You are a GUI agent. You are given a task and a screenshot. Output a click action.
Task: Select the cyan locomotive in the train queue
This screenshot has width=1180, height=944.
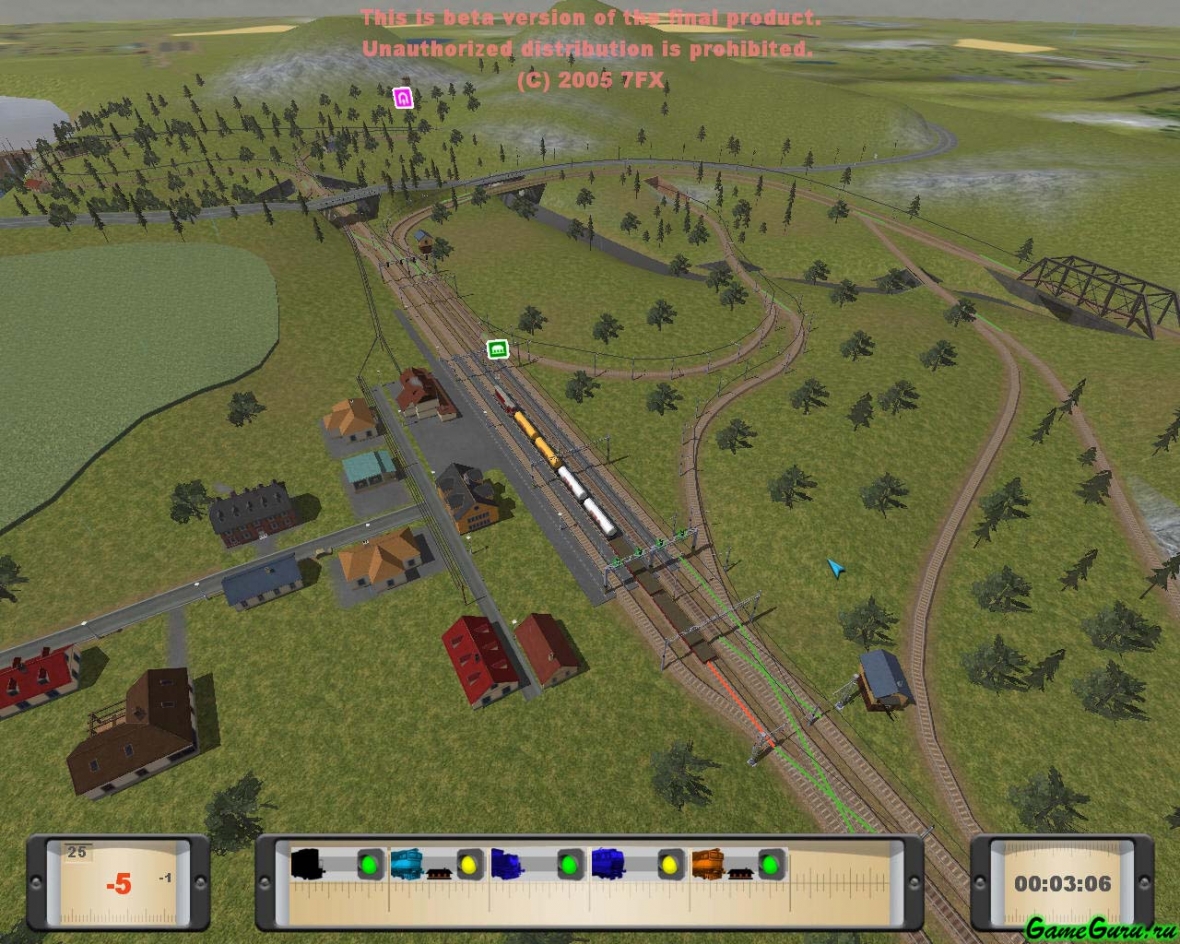408,863
